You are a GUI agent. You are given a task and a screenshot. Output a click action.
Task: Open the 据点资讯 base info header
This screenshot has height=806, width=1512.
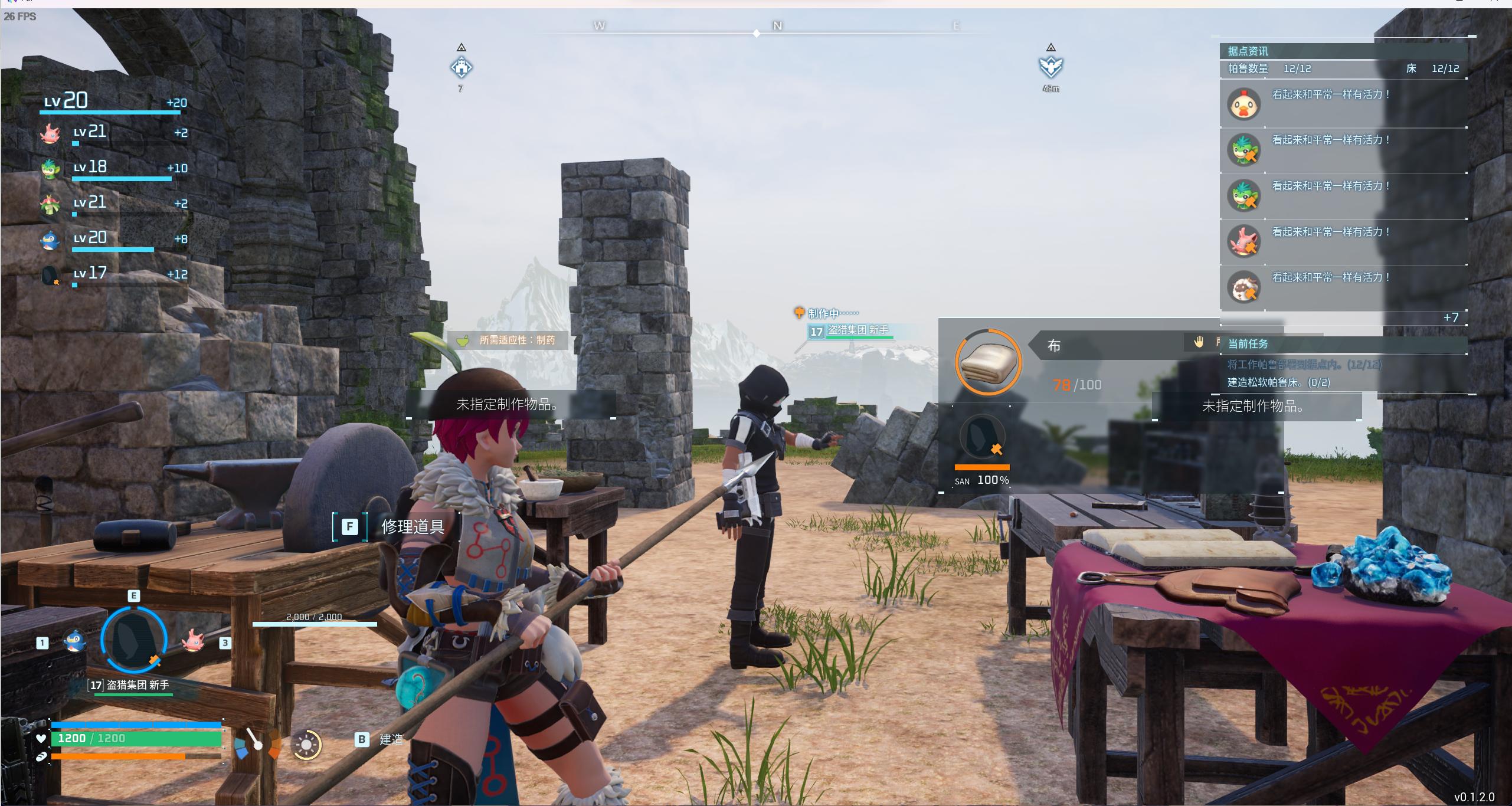[x=1248, y=51]
